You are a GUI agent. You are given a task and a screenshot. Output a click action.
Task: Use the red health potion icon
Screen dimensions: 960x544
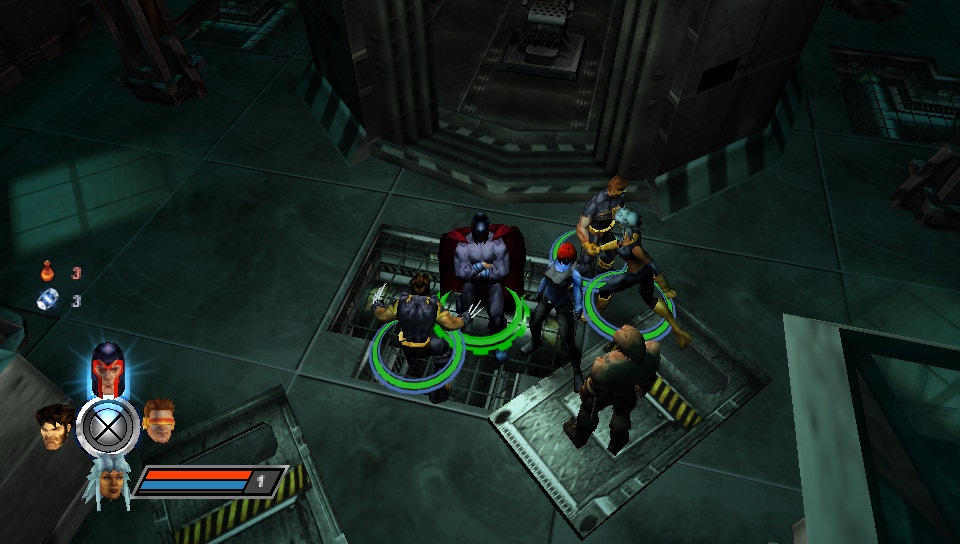[47, 271]
